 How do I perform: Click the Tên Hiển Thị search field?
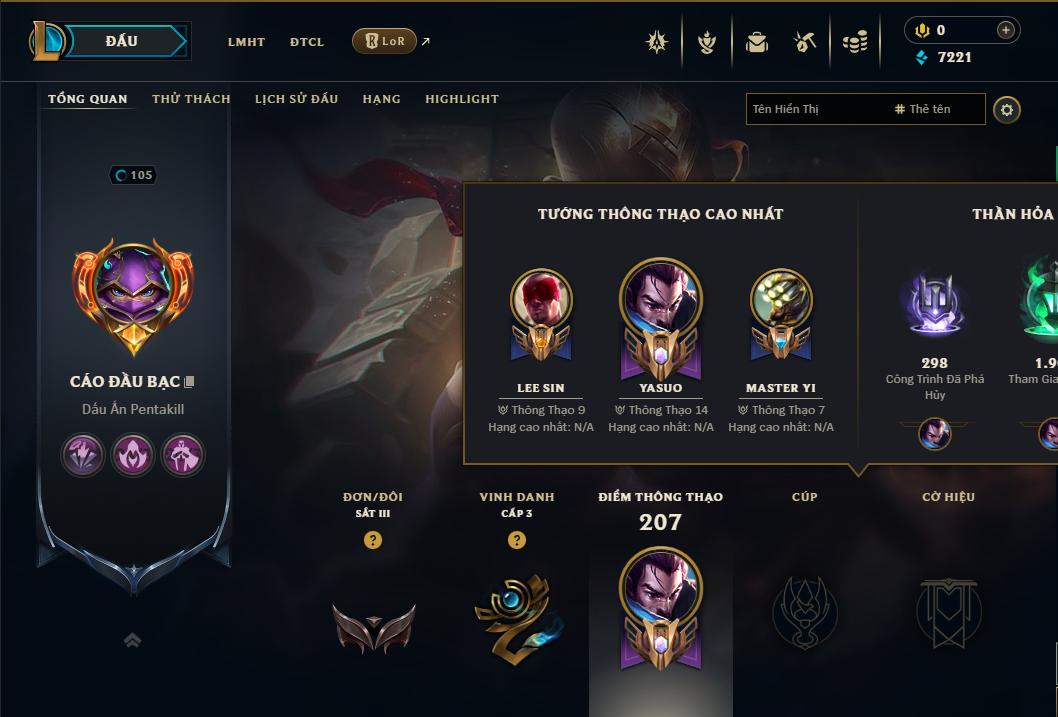(815, 109)
